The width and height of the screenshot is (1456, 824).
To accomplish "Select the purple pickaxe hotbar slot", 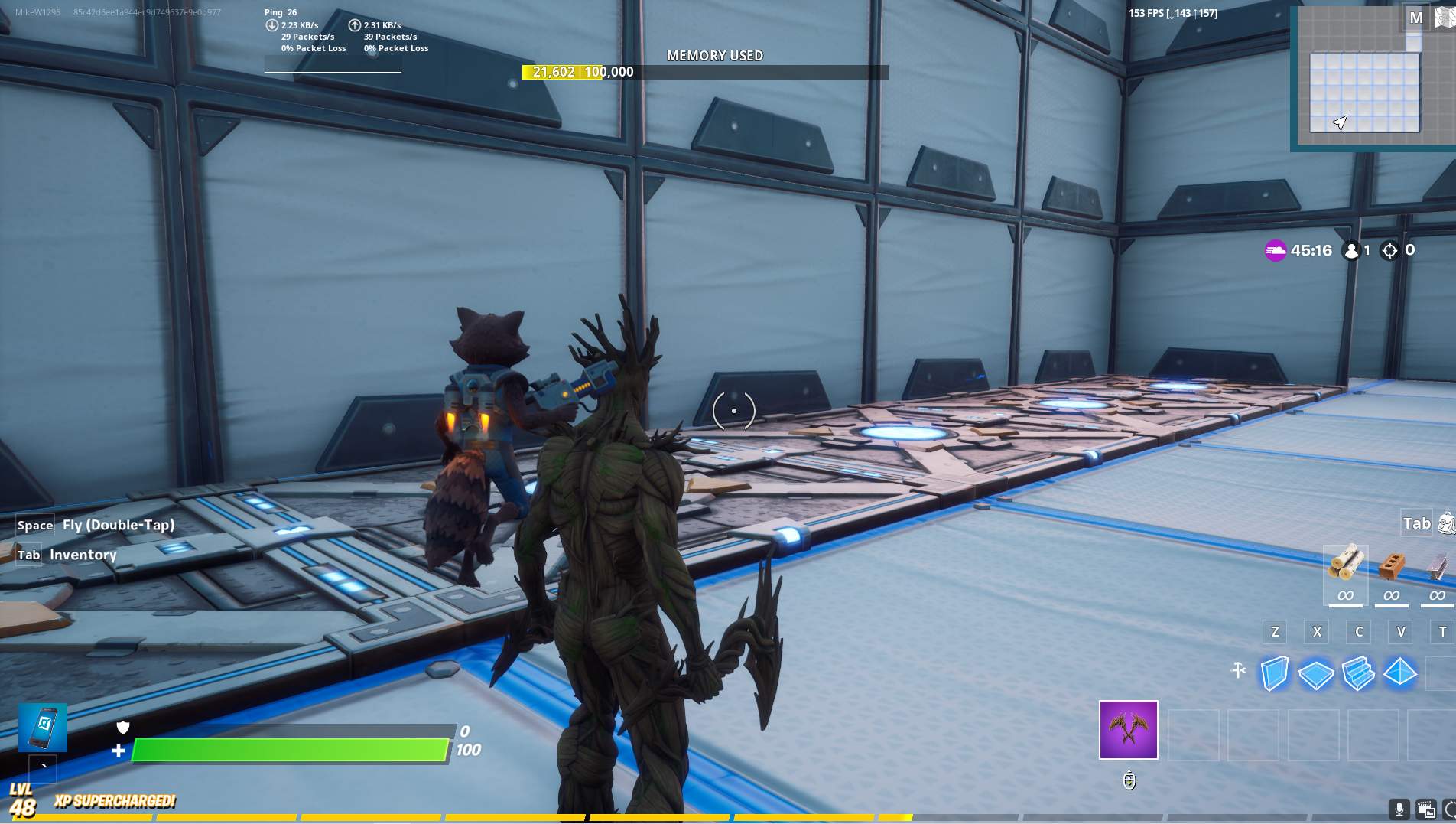I will pos(1128,730).
